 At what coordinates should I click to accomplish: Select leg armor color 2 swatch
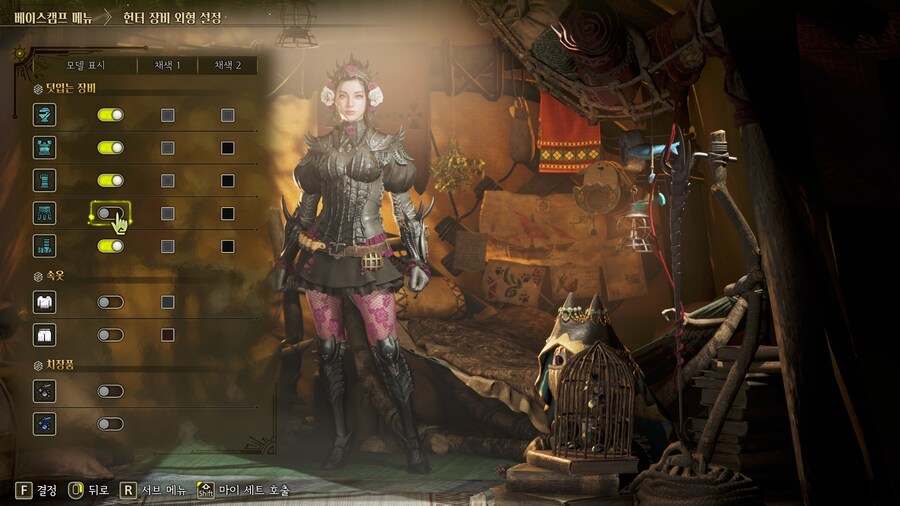[228, 245]
